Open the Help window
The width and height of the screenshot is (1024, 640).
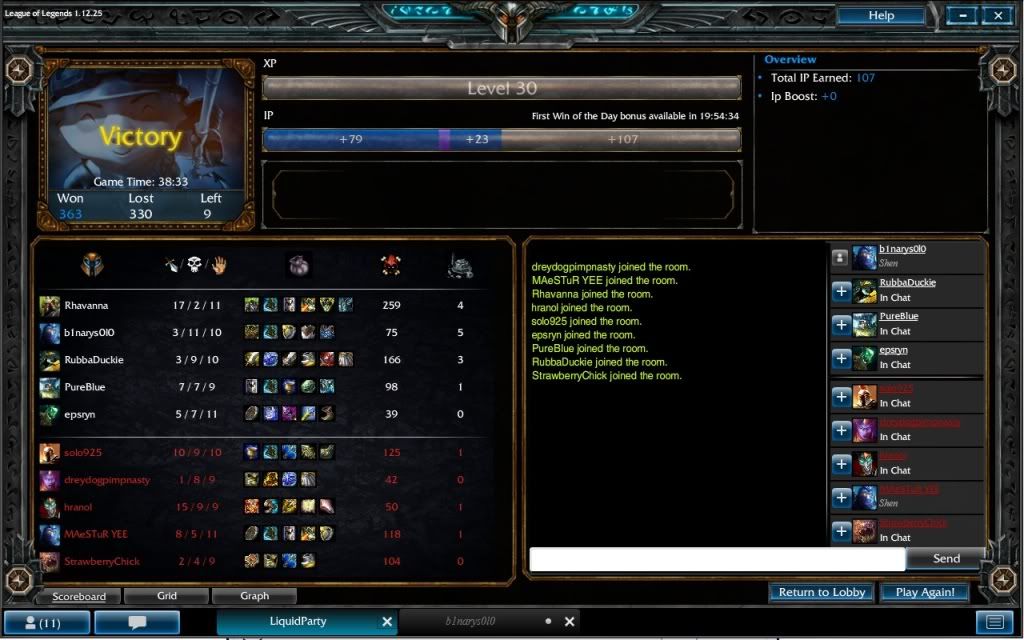(x=881, y=16)
